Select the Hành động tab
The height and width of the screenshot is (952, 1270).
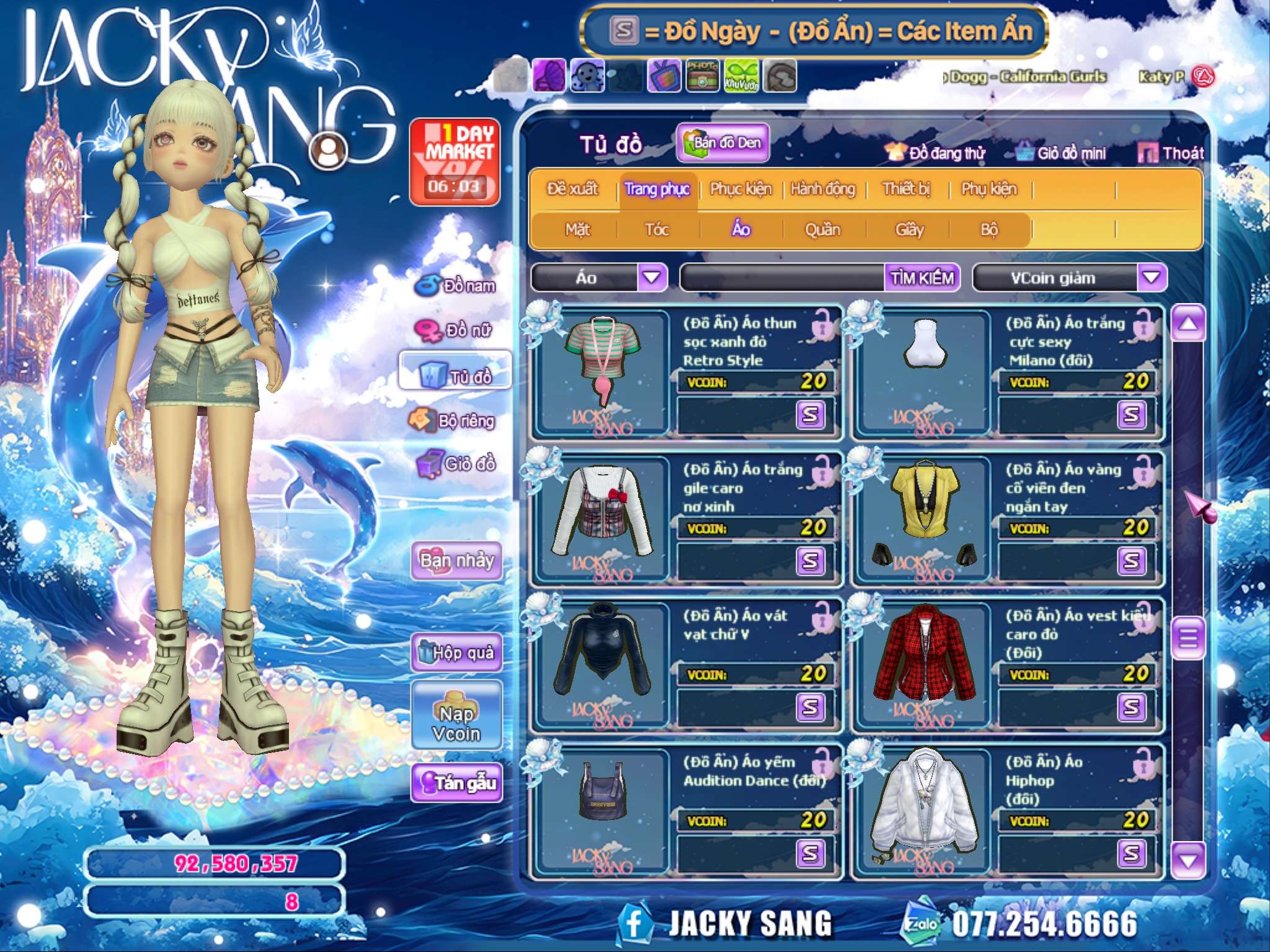(822, 188)
